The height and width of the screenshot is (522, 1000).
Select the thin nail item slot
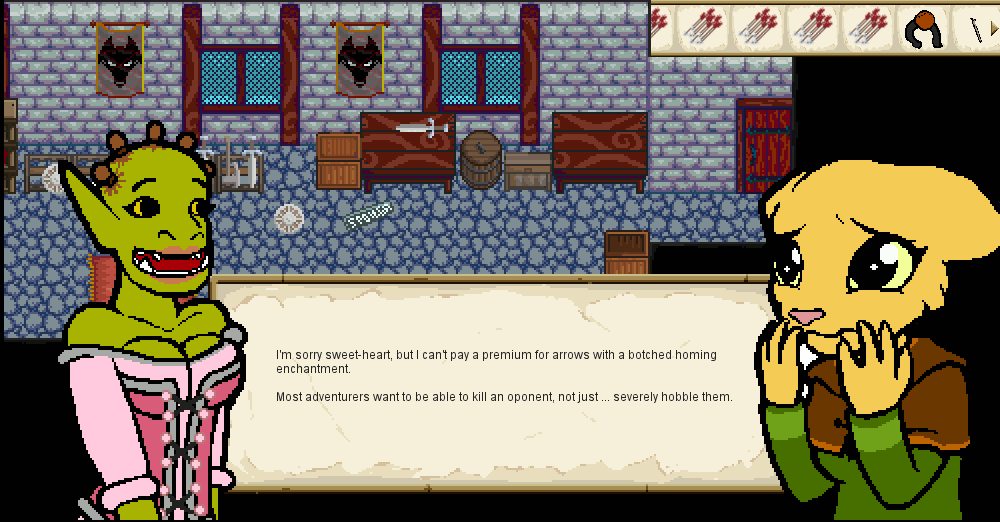pyautogui.click(x=976, y=28)
